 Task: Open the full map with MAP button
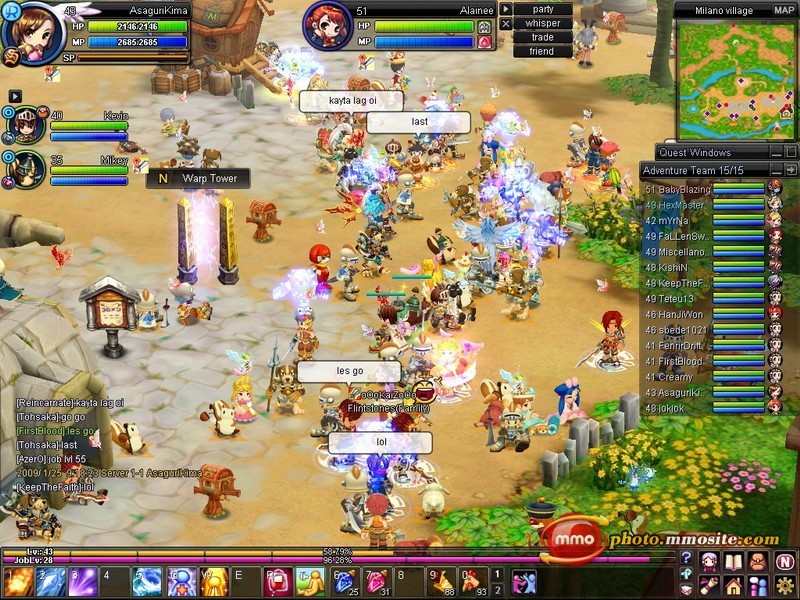click(x=784, y=10)
